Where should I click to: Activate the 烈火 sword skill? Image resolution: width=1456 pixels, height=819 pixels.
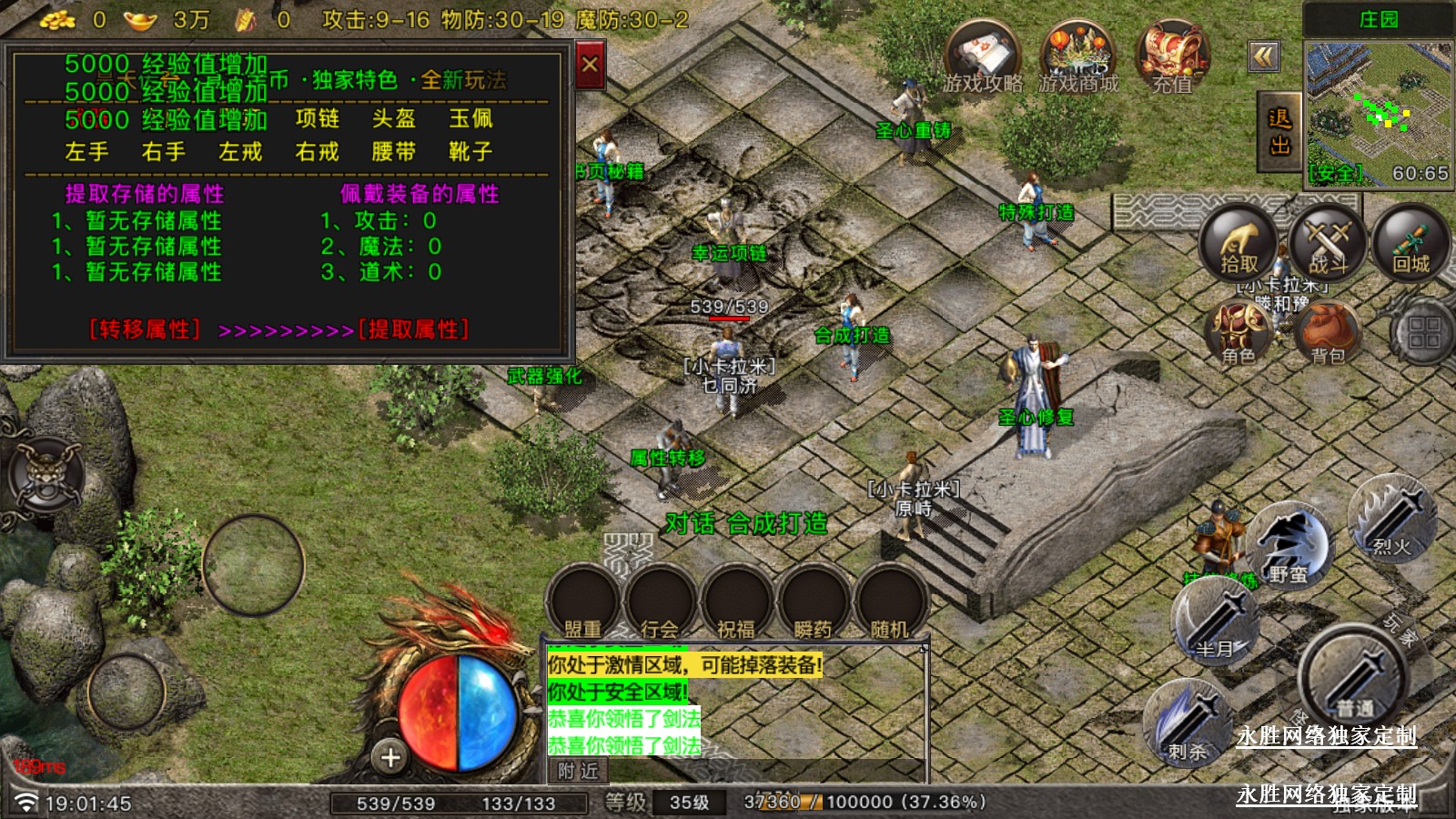click(x=1391, y=521)
